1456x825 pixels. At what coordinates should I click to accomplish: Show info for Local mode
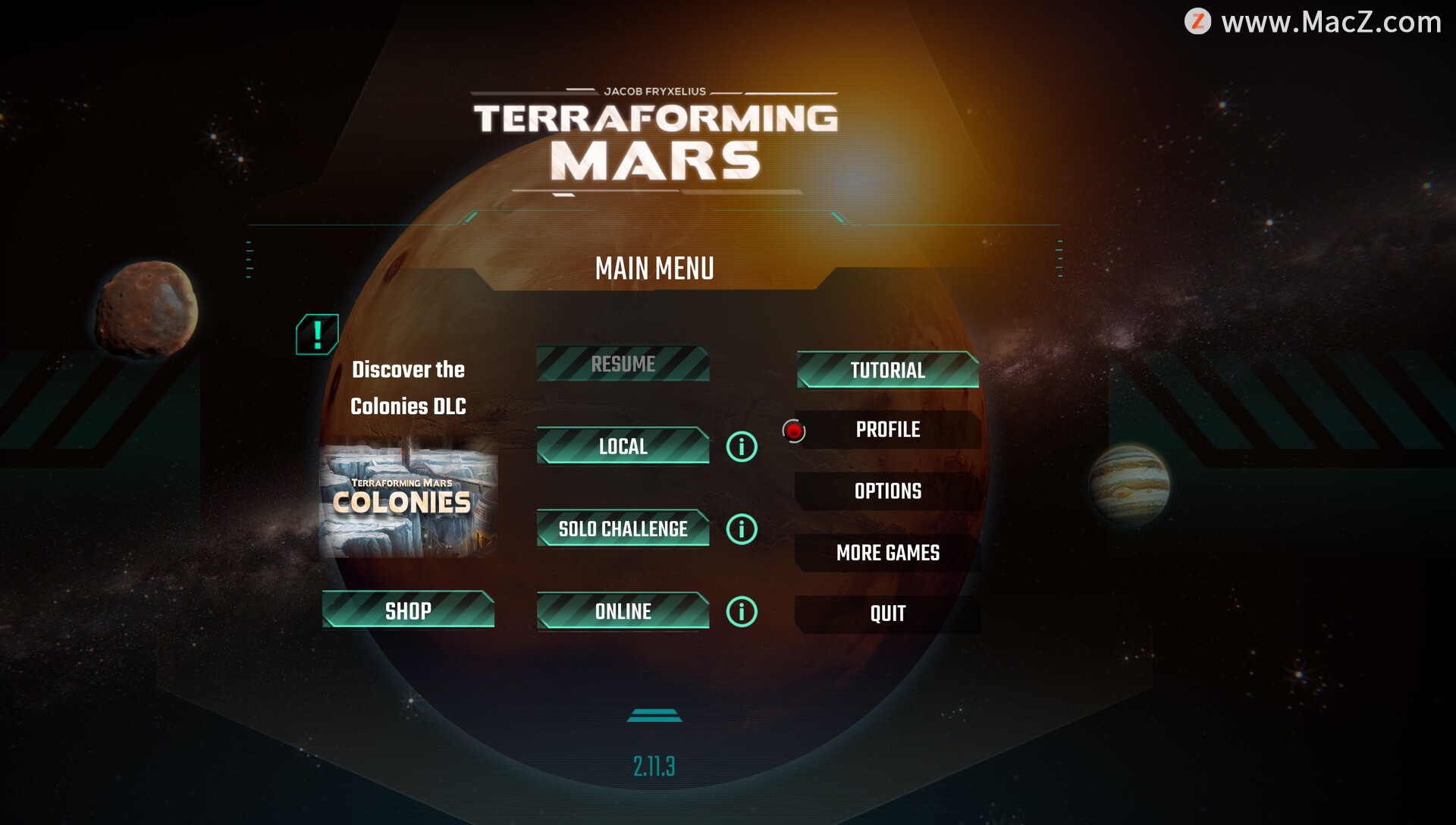742,447
